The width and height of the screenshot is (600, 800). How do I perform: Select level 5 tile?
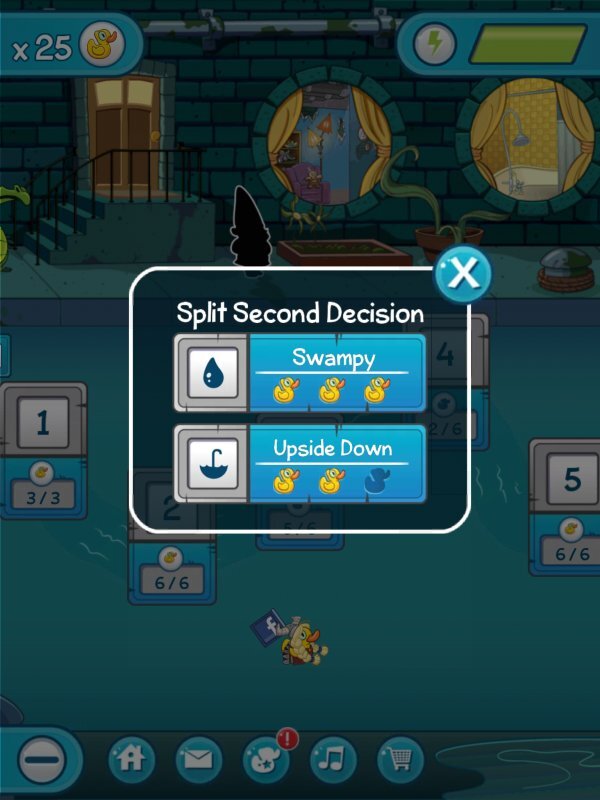click(571, 480)
